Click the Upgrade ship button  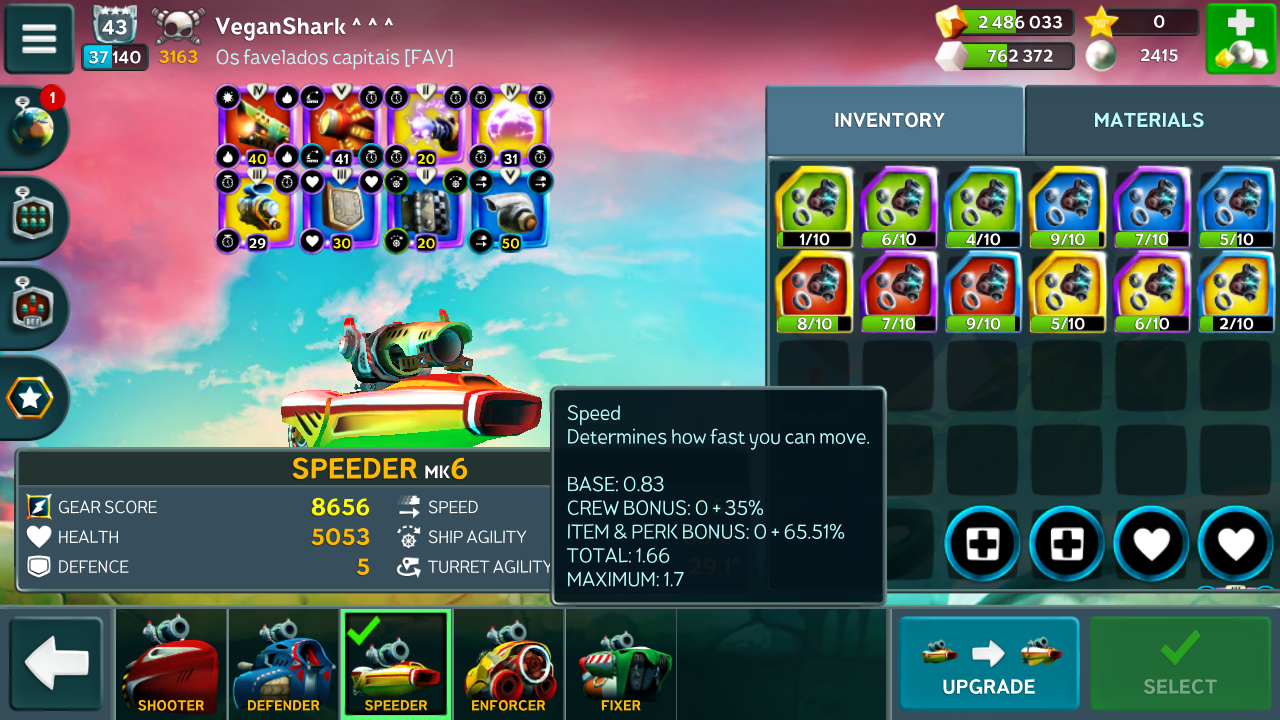(988, 665)
